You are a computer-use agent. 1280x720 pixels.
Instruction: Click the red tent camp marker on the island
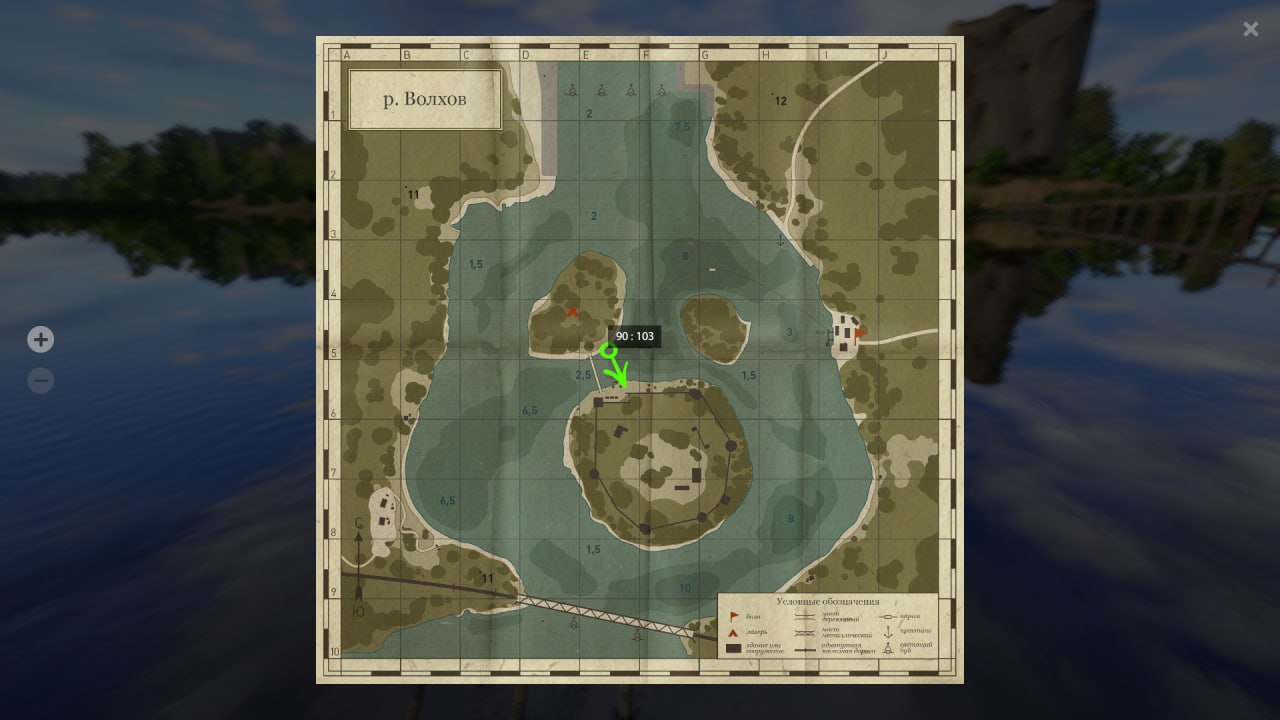pos(572,311)
